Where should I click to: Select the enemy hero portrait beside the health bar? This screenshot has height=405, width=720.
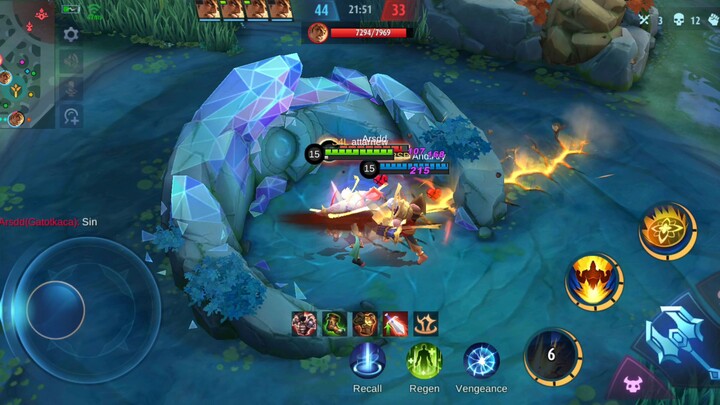click(x=317, y=33)
